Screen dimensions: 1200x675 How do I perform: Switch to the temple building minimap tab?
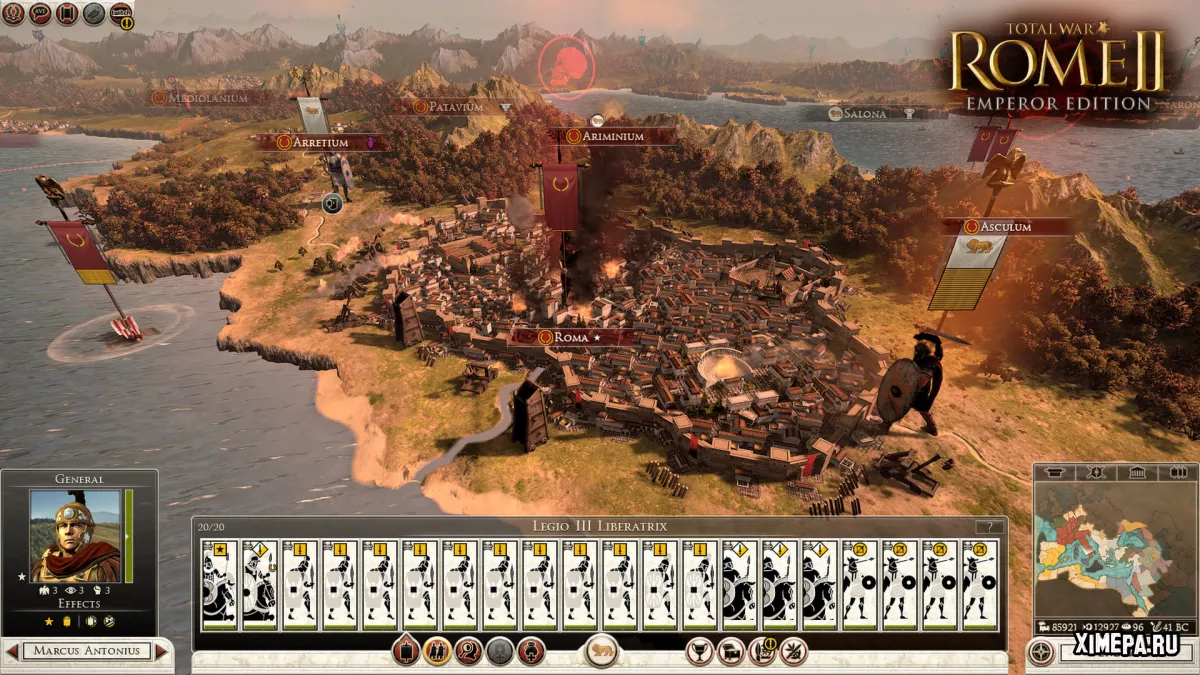pyautogui.click(x=1137, y=472)
